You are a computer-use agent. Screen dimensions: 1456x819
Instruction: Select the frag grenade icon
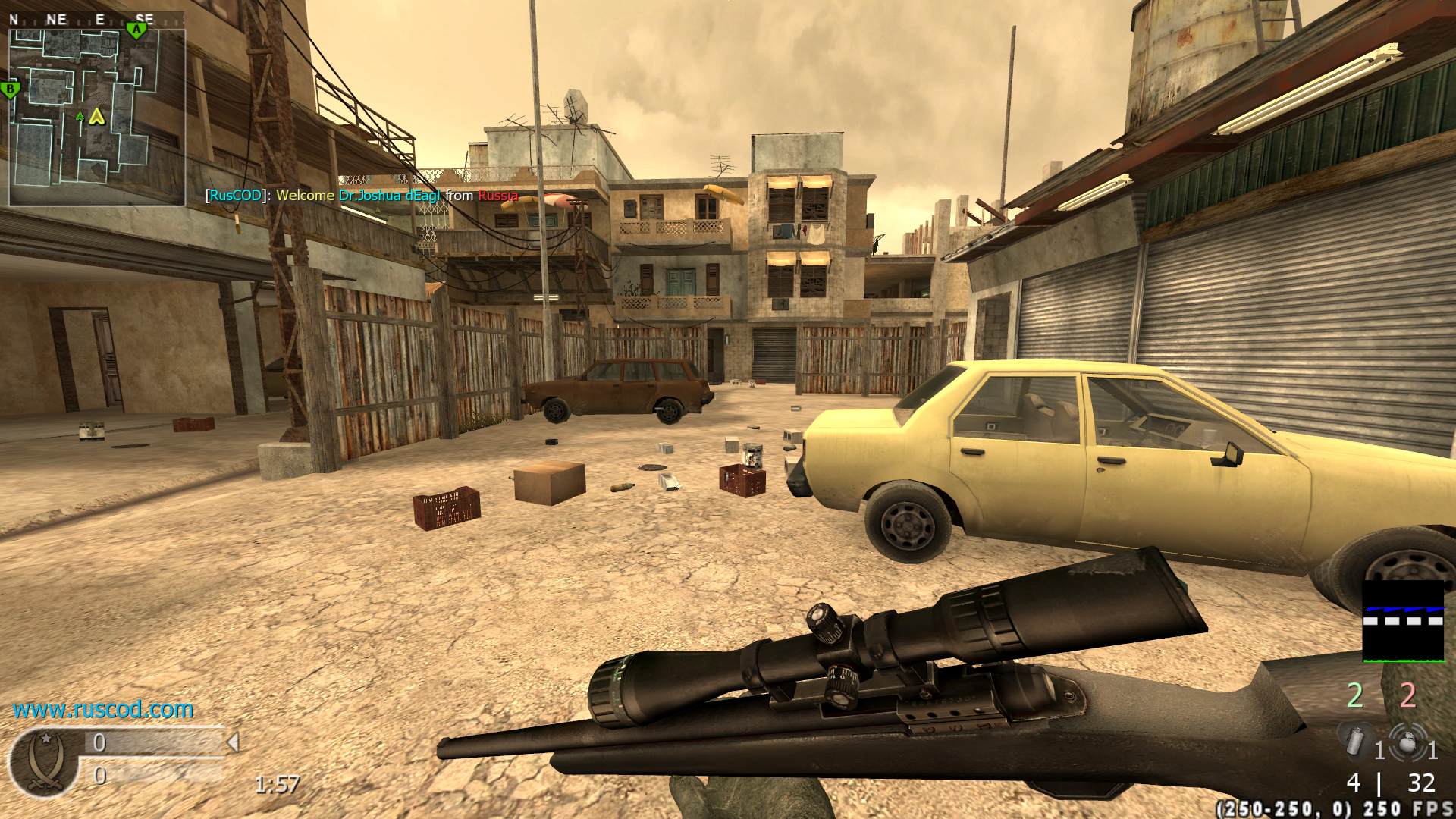click(x=1407, y=742)
